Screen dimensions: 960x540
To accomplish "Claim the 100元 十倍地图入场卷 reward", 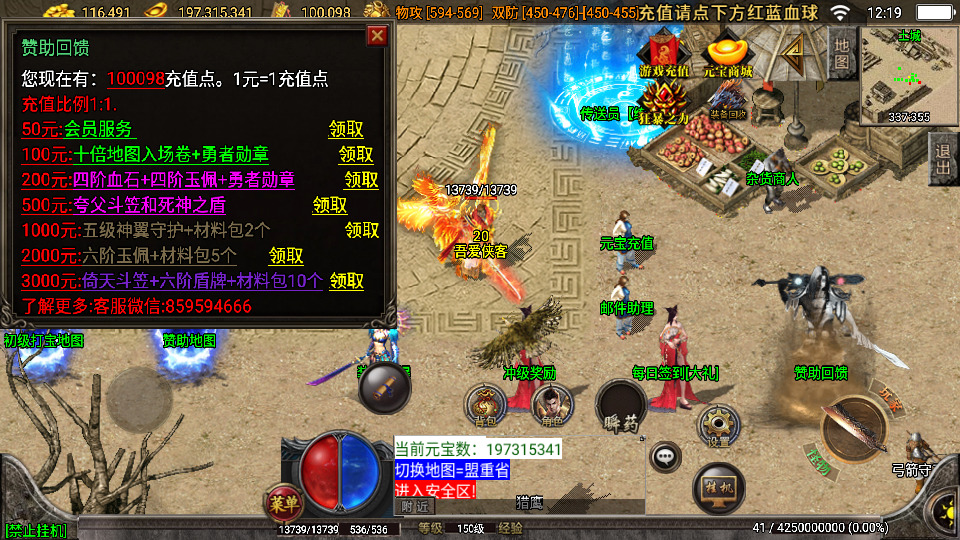I will 356,155.
